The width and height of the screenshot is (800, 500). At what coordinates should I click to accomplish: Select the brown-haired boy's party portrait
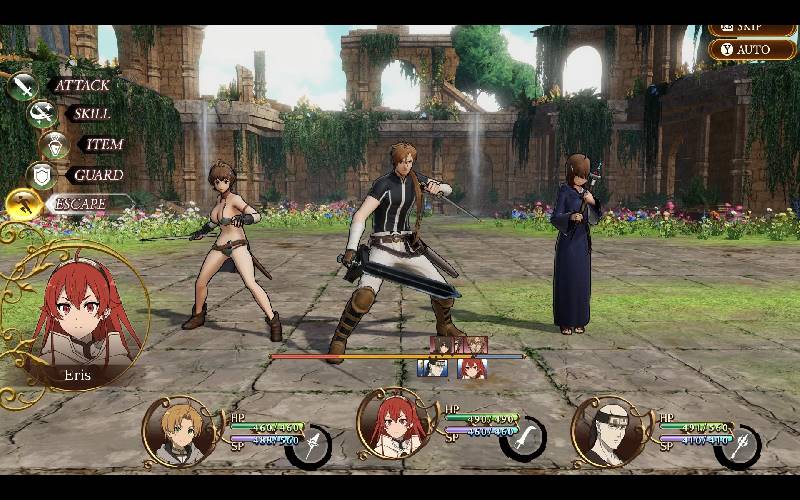(183, 432)
